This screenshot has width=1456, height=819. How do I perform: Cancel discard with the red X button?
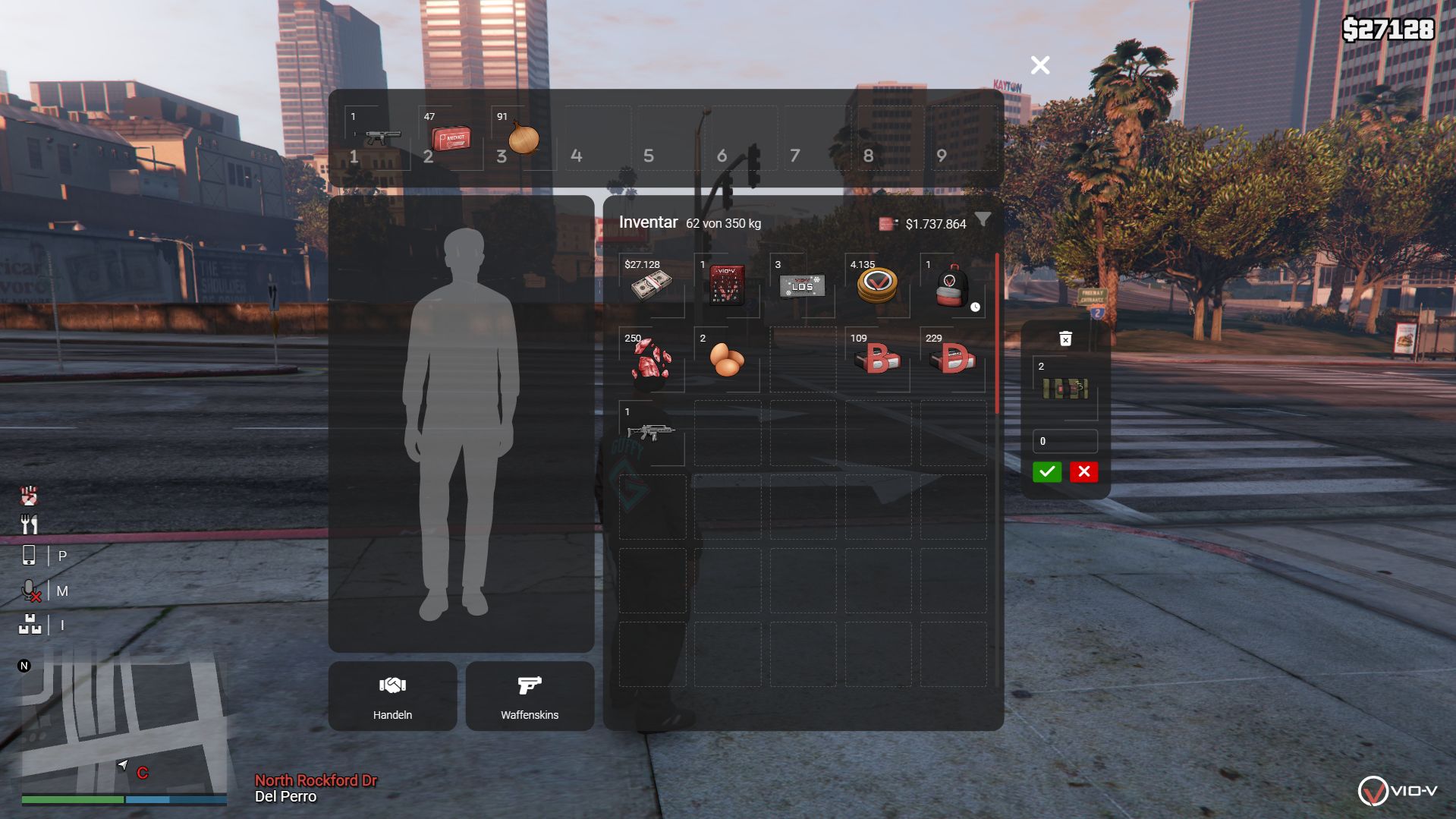(1084, 471)
